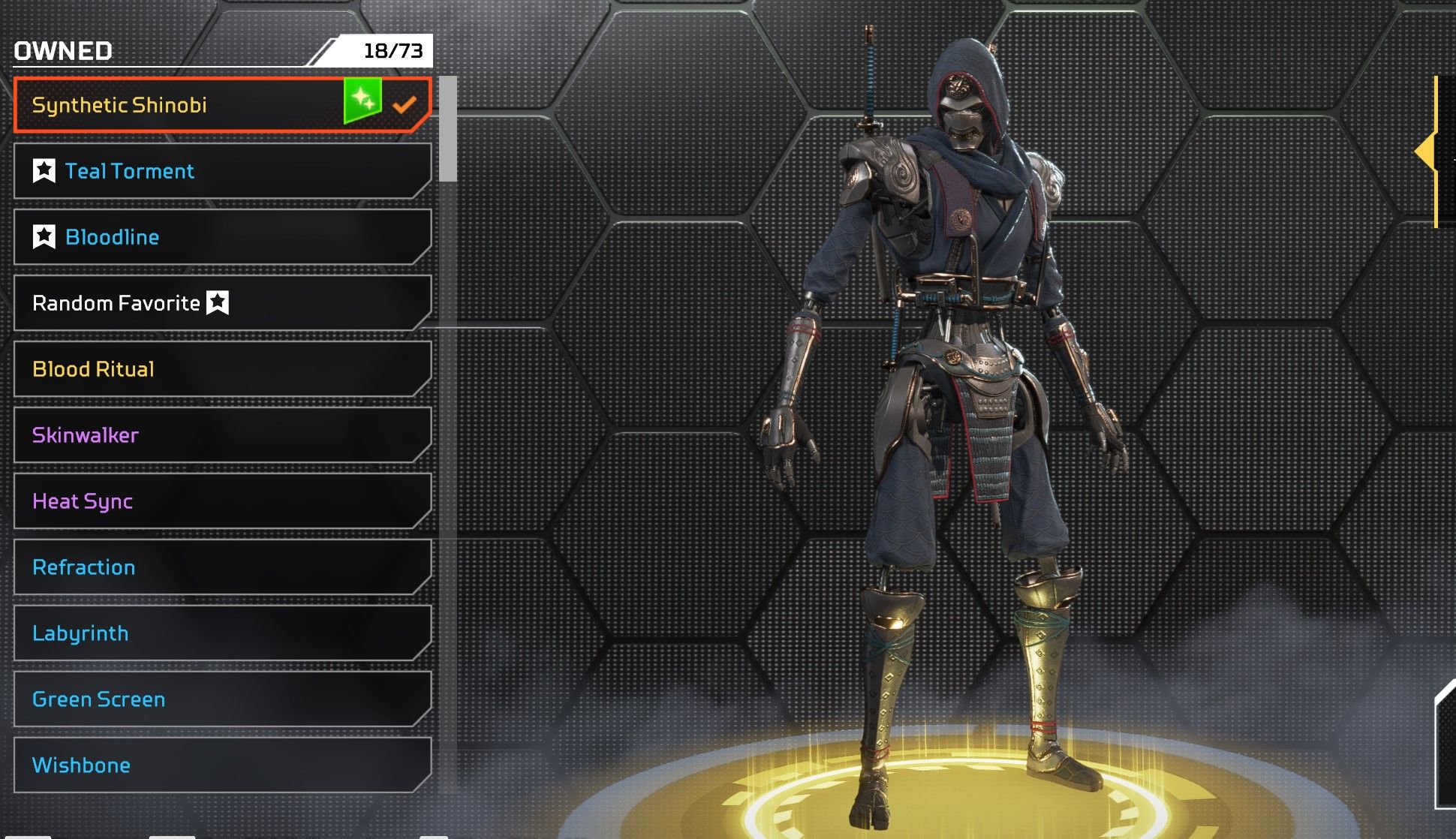Preview the Wishbone skin
Image resolution: width=1456 pixels, height=839 pixels.
tap(222, 765)
